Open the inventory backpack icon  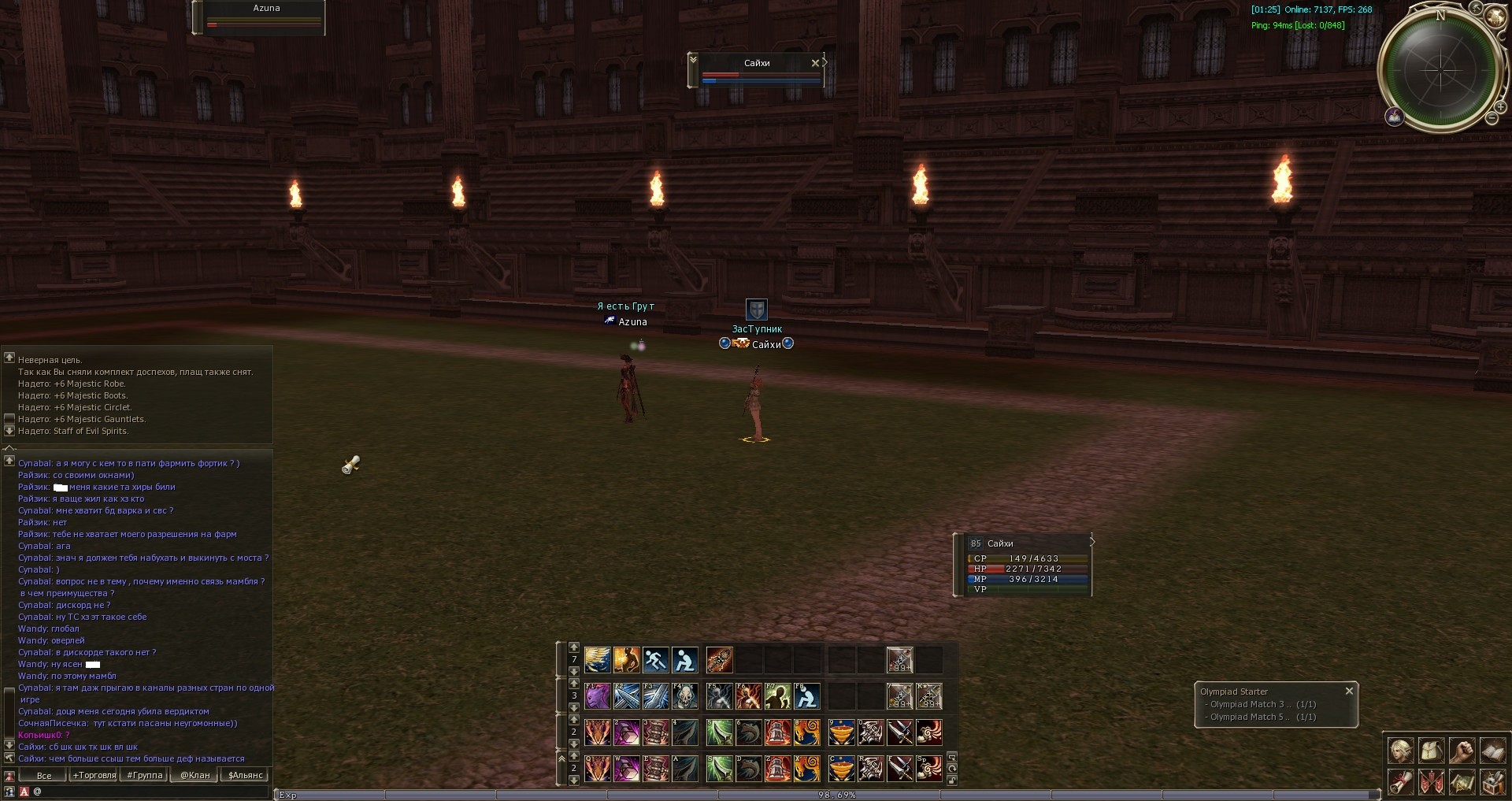click(1431, 751)
